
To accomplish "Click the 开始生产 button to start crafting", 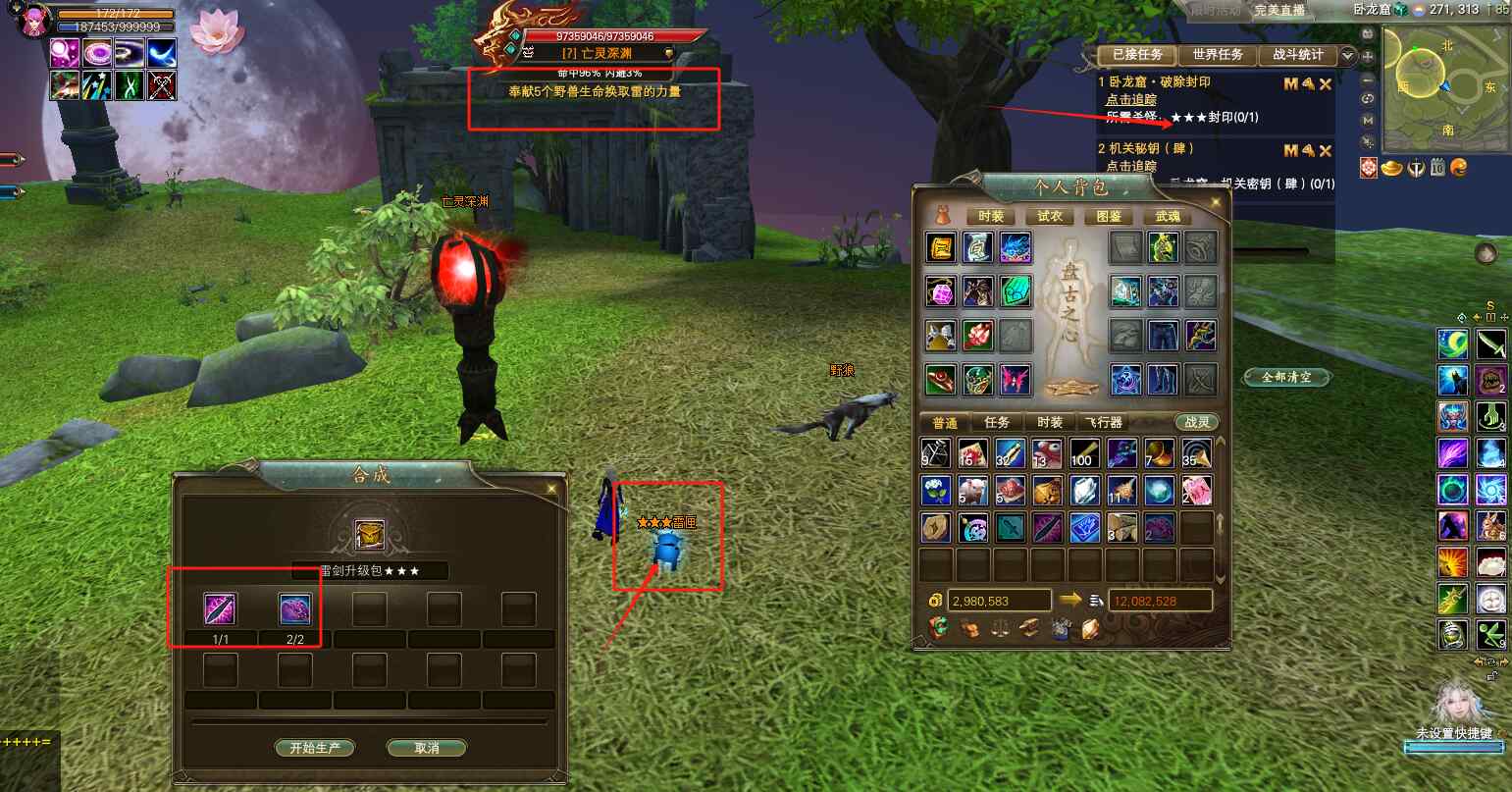I will [314, 748].
